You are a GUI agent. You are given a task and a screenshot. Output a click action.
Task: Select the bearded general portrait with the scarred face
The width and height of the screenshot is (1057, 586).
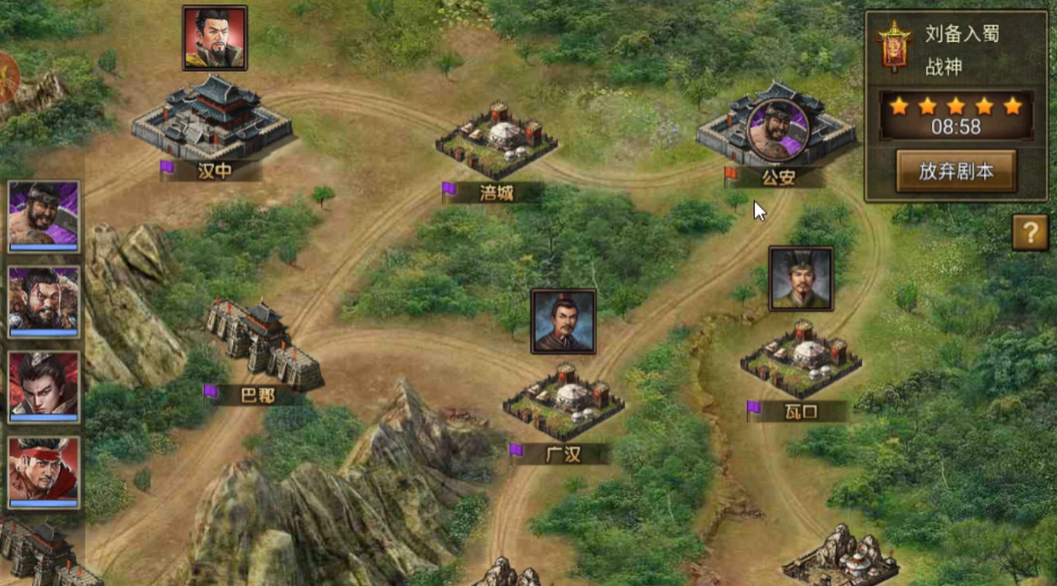44,301
